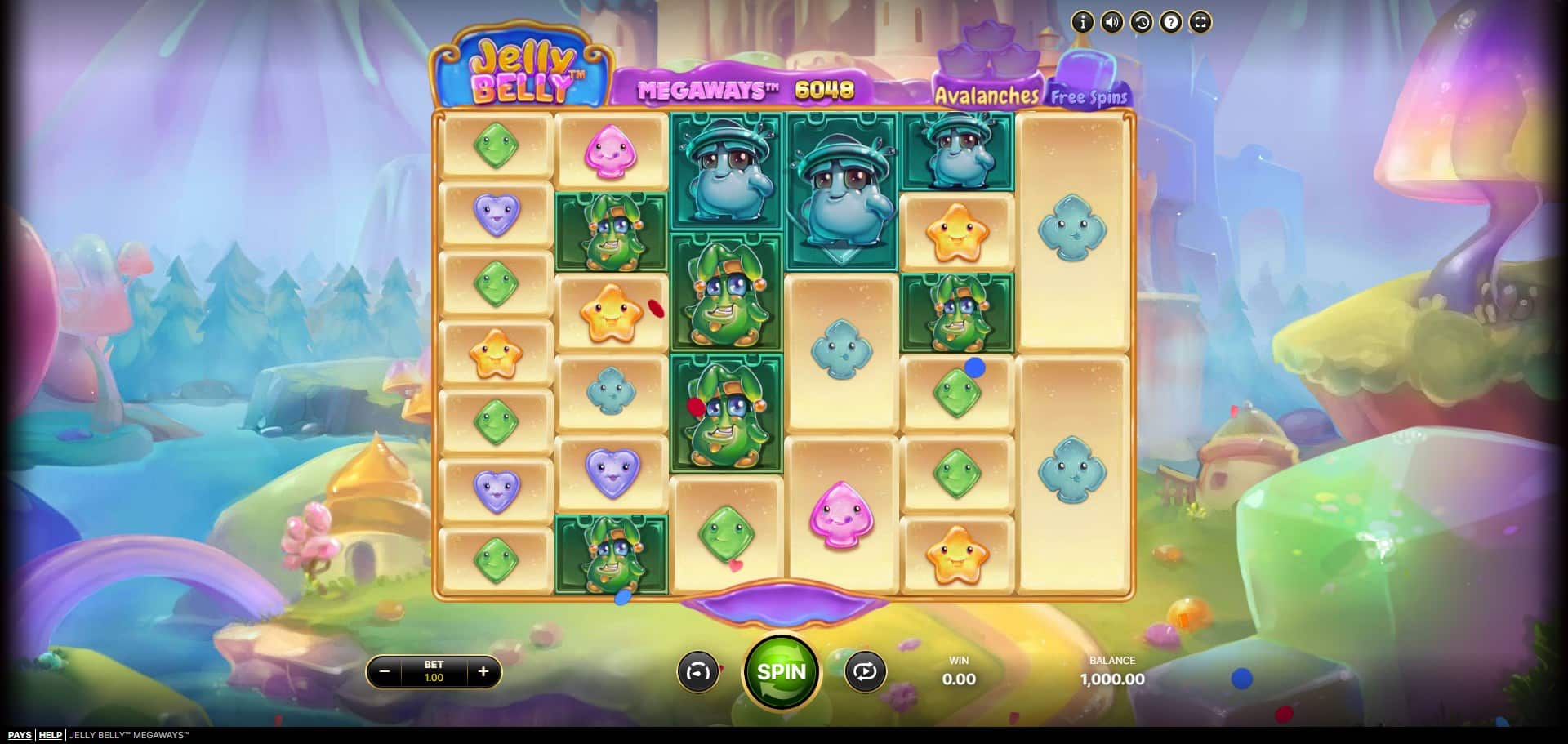Open the autoplay options
This screenshot has width=1568, height=744.
[865, 672]
